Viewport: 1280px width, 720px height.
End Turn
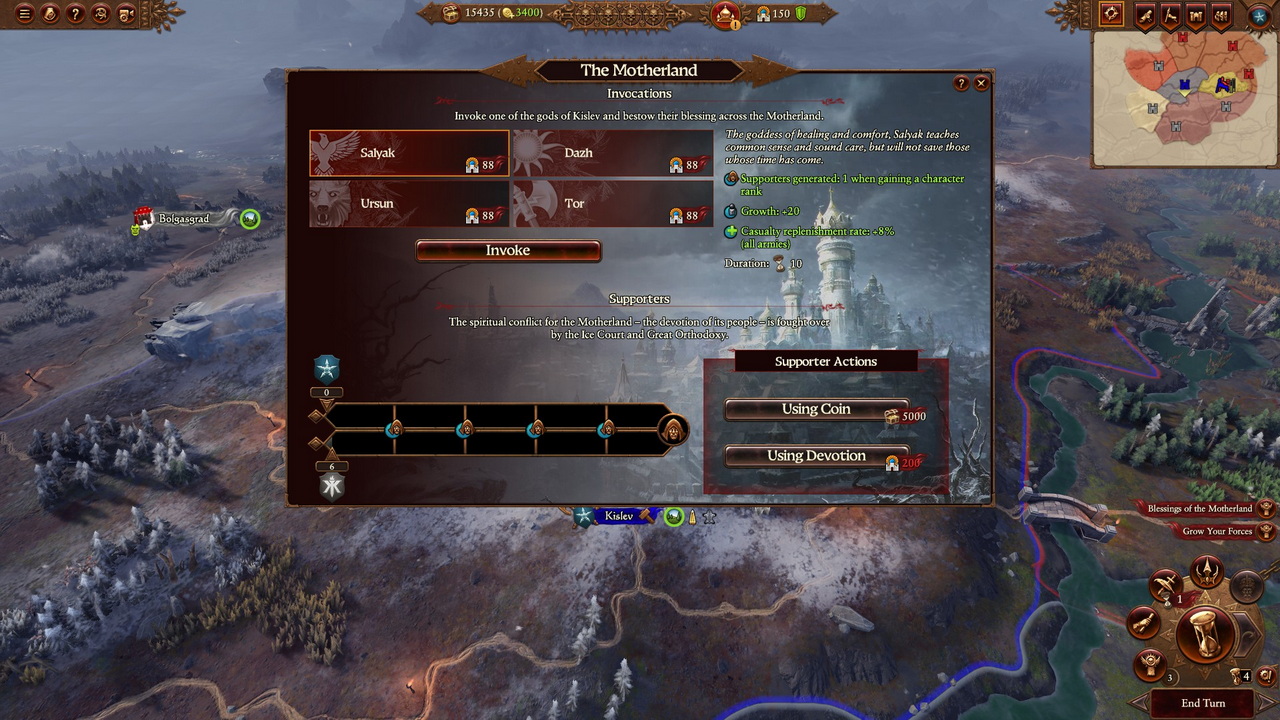[x=1202, y=703]
